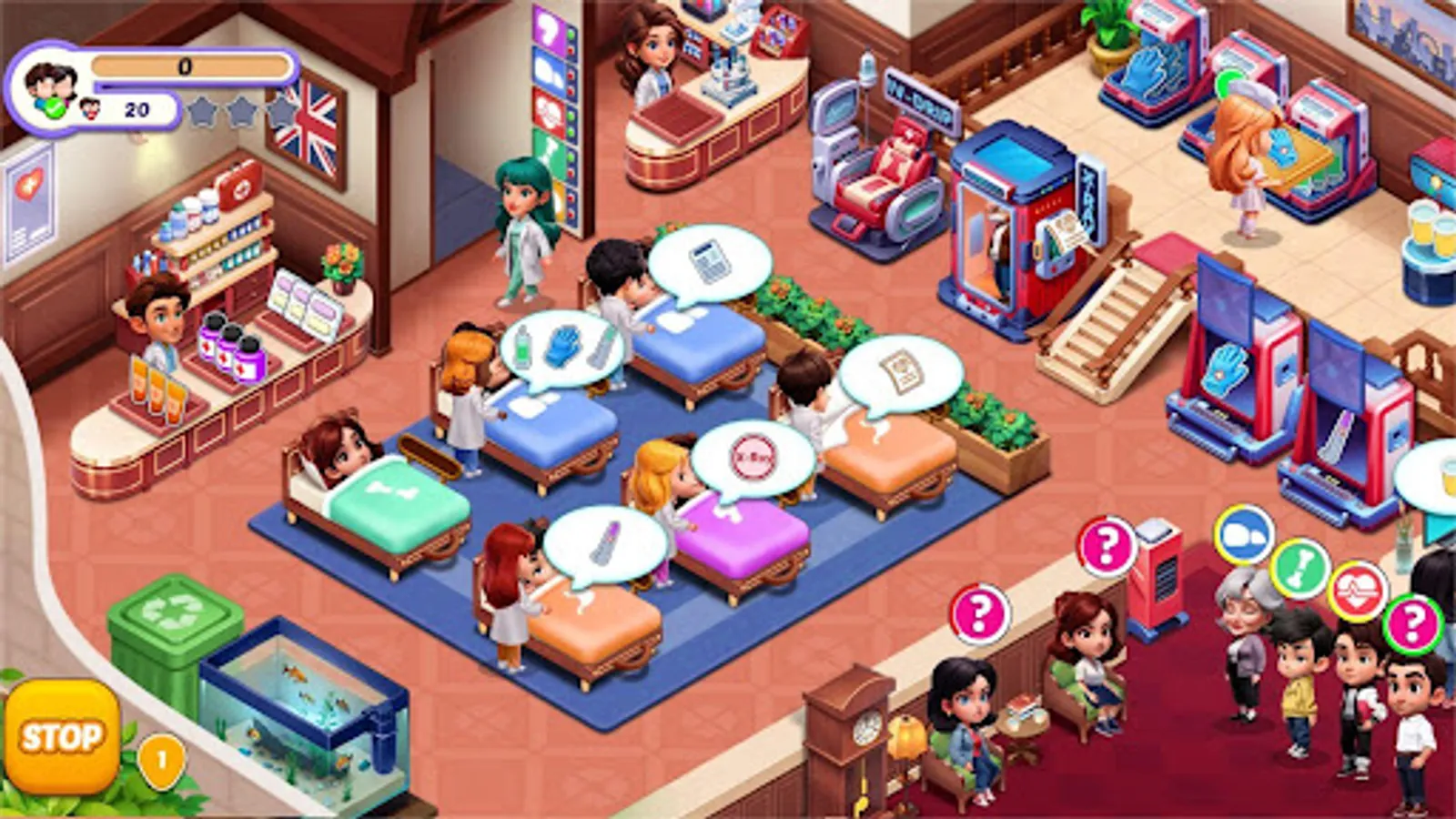Click the red heartbeat icon above the patient

(x=1357, y=591)
